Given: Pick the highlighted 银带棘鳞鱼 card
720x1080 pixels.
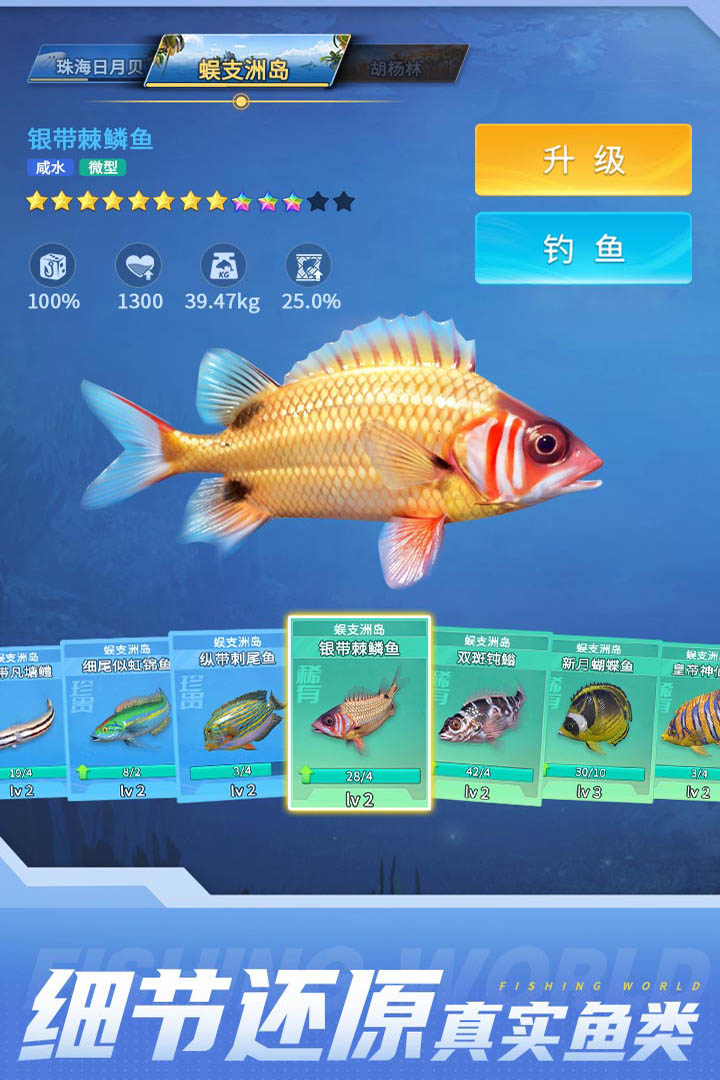Looking at the screenshot, I should [x=360, y=712].
